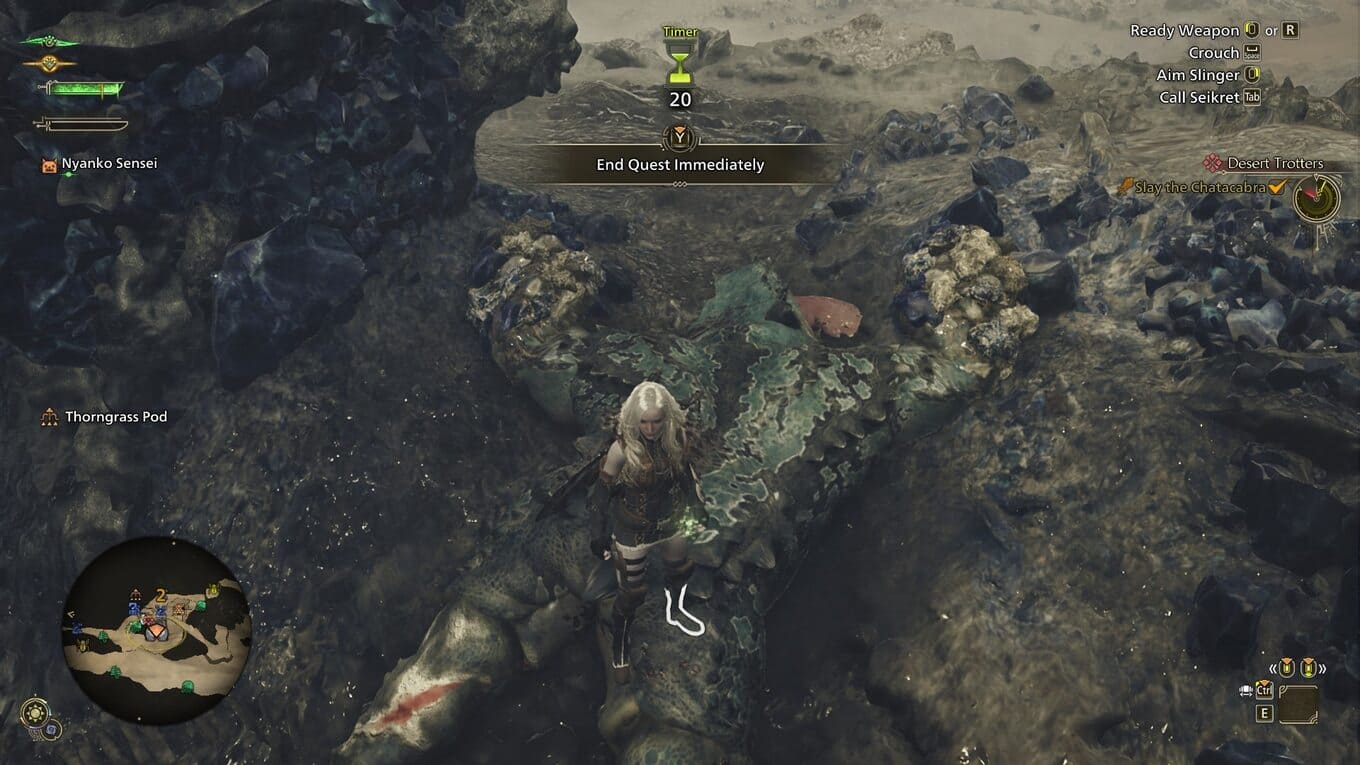This screenshot has width=1360, height=765.
Task: Click the quest clock dial icon
Action: click(1317, 198)
